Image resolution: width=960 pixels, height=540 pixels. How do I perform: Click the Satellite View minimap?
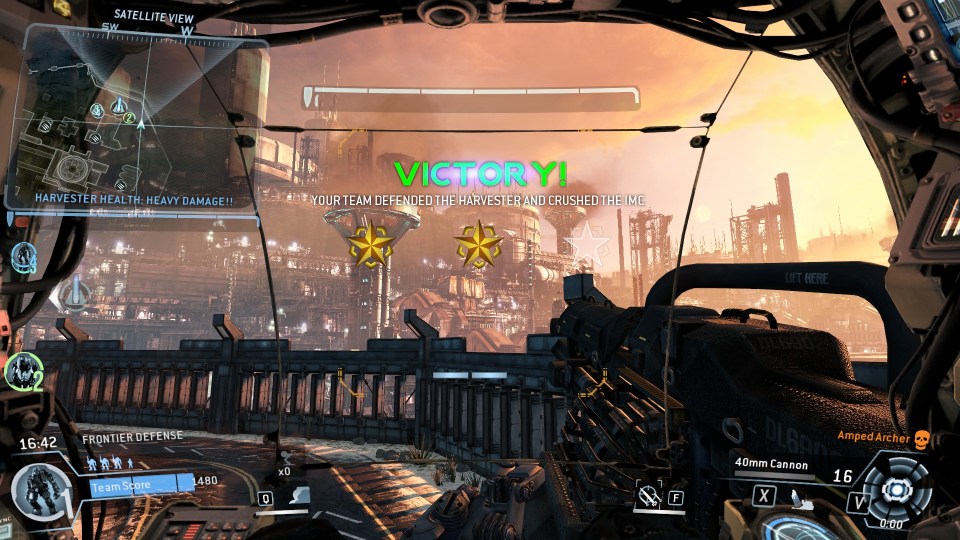tap(136, 115)
